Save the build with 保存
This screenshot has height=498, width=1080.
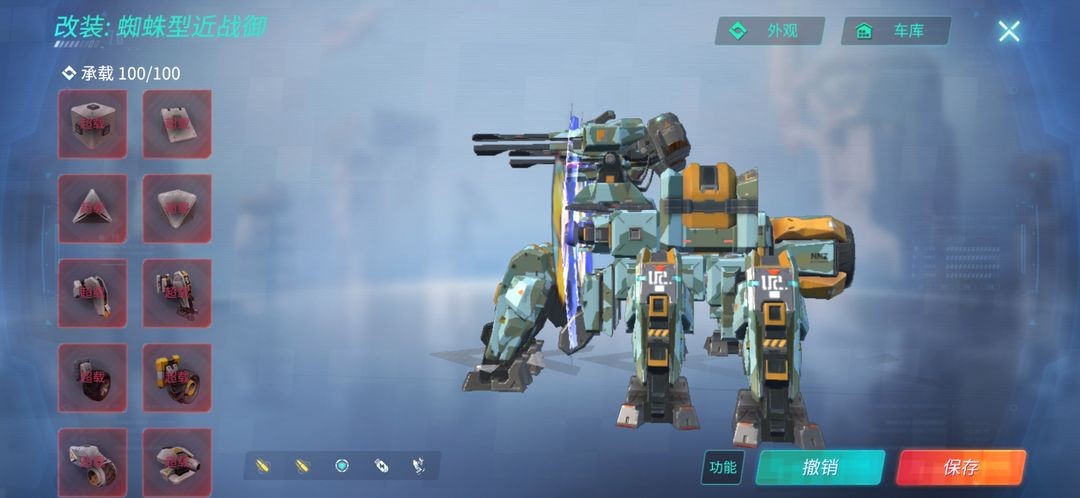960,467
